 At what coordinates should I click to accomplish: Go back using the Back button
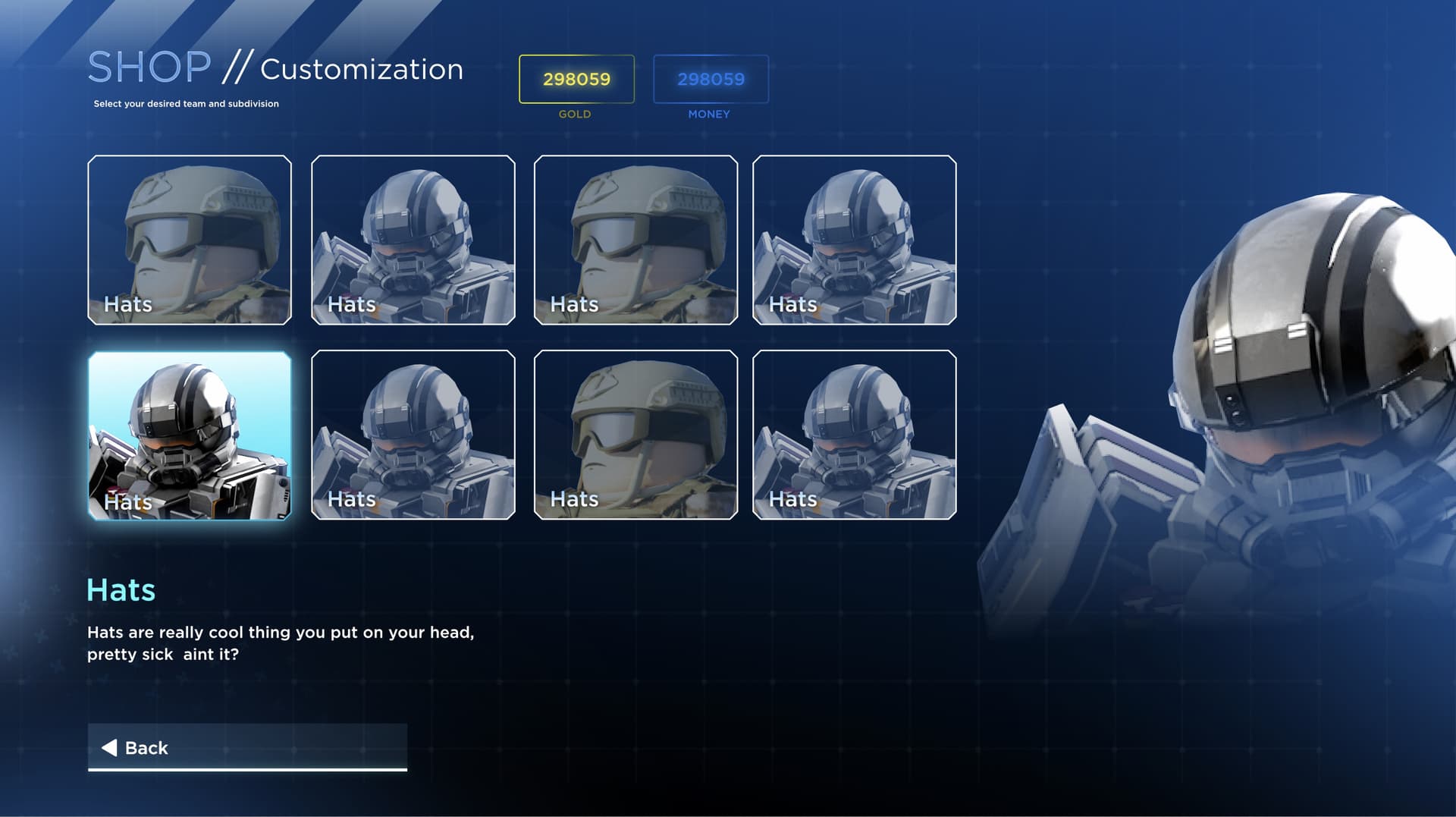coord(247,747)
